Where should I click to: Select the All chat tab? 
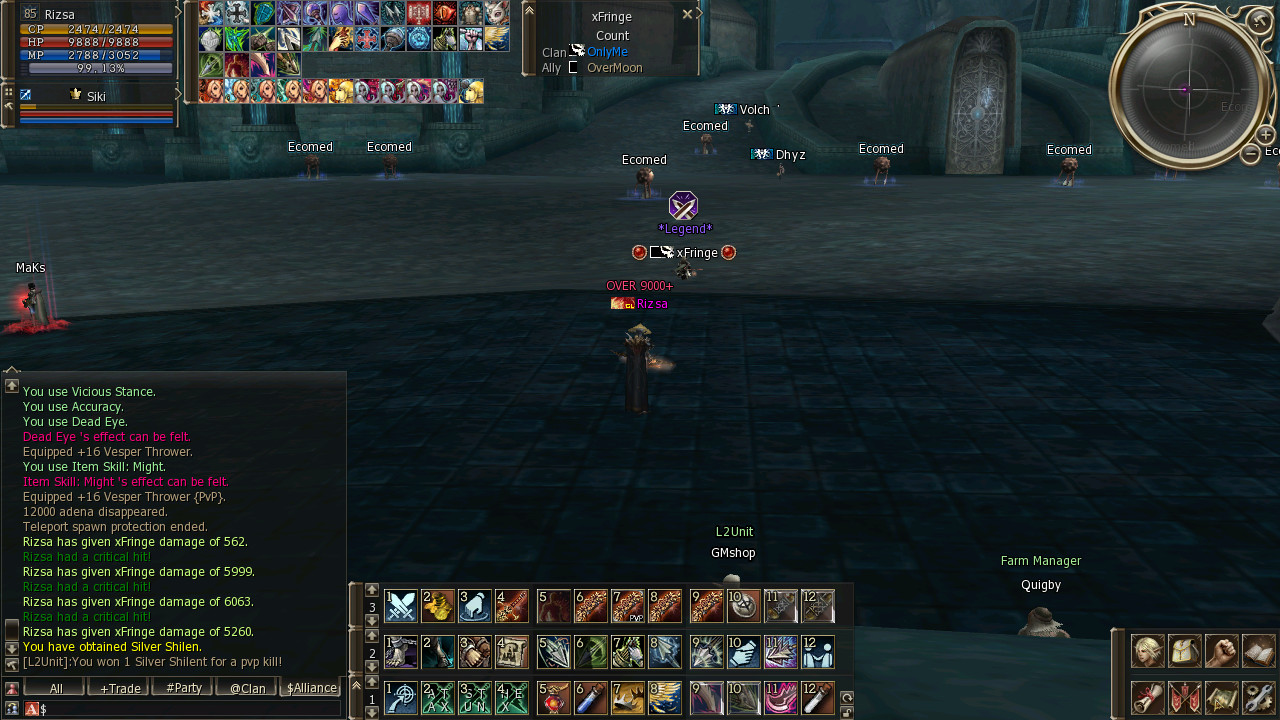pos(56,688)
